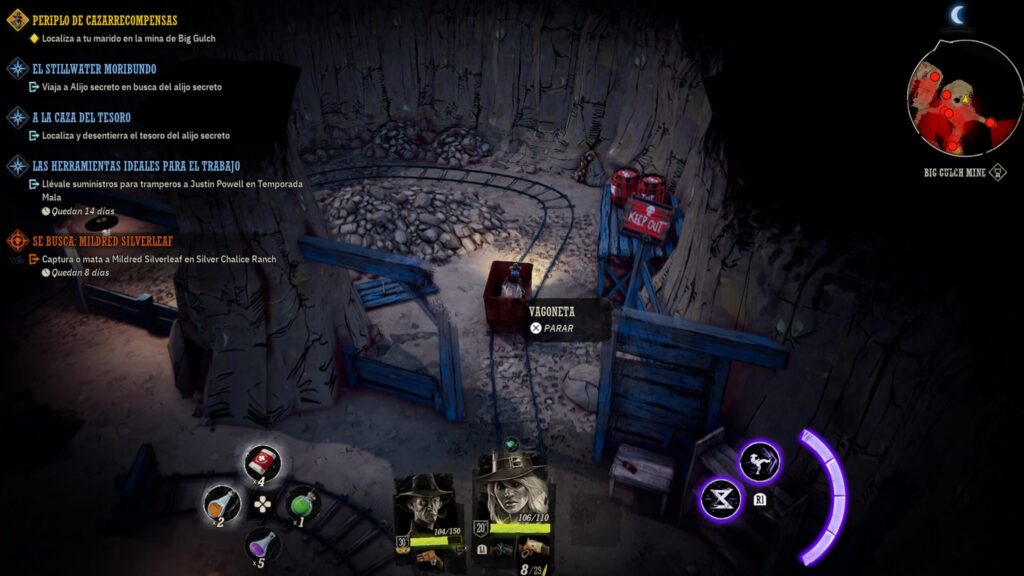1024x576 pixels.
Task: Click the crescent moon time-of-day icon
Action: (x=958, y=14)
